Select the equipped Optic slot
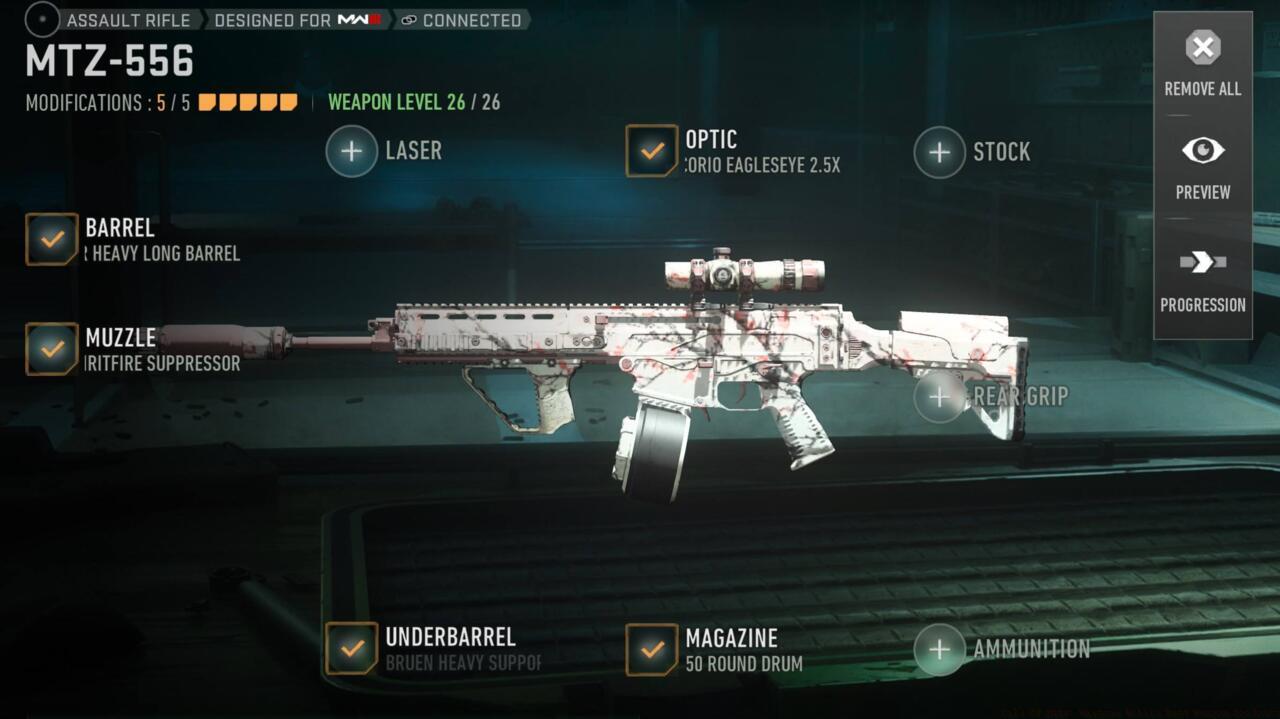The width and height of the screenshot is (1280, 719). pyautogui.click(x=652, y=151)
